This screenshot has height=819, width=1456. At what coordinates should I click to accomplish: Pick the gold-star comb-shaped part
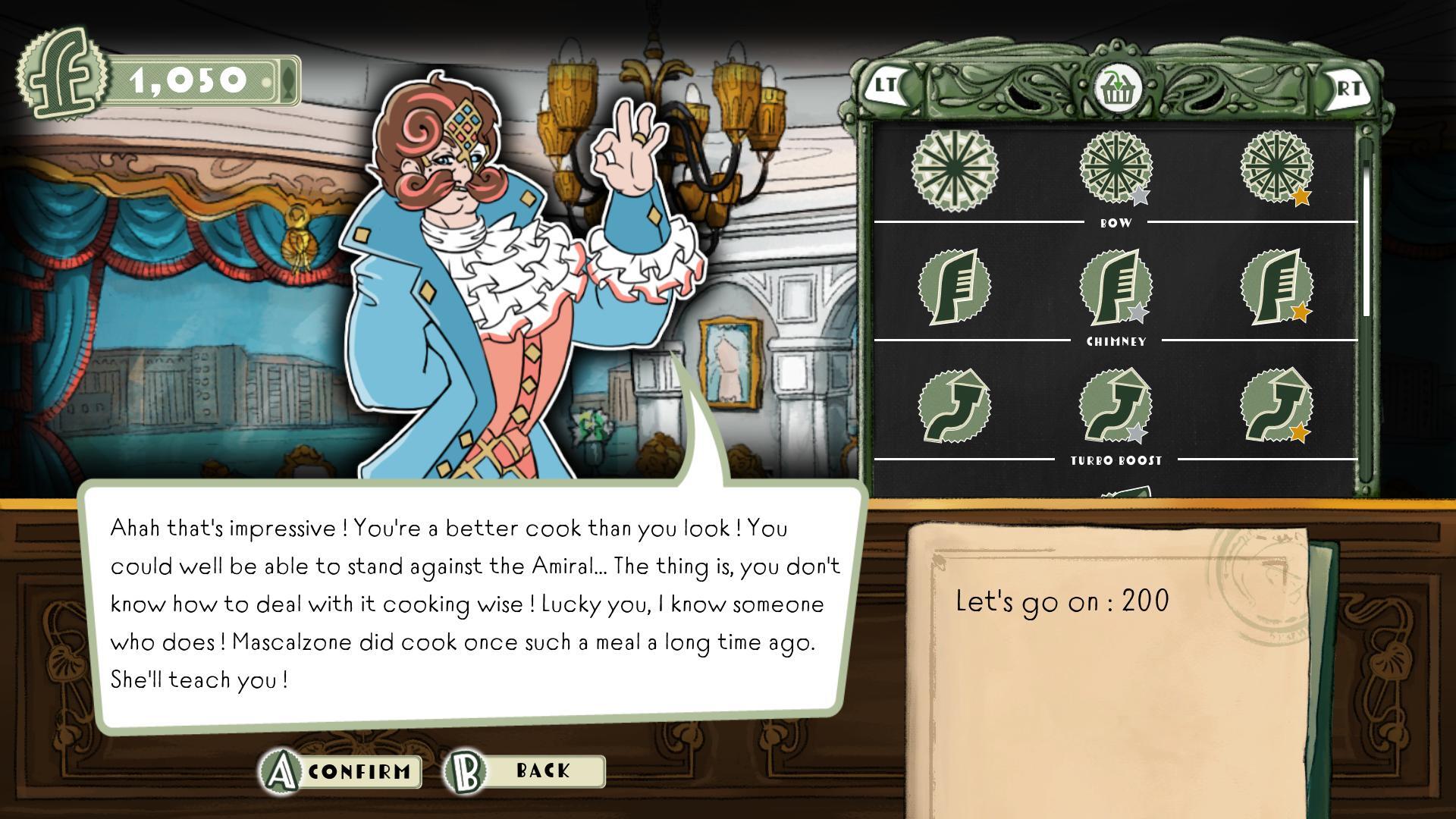[x=1277, y=287]
